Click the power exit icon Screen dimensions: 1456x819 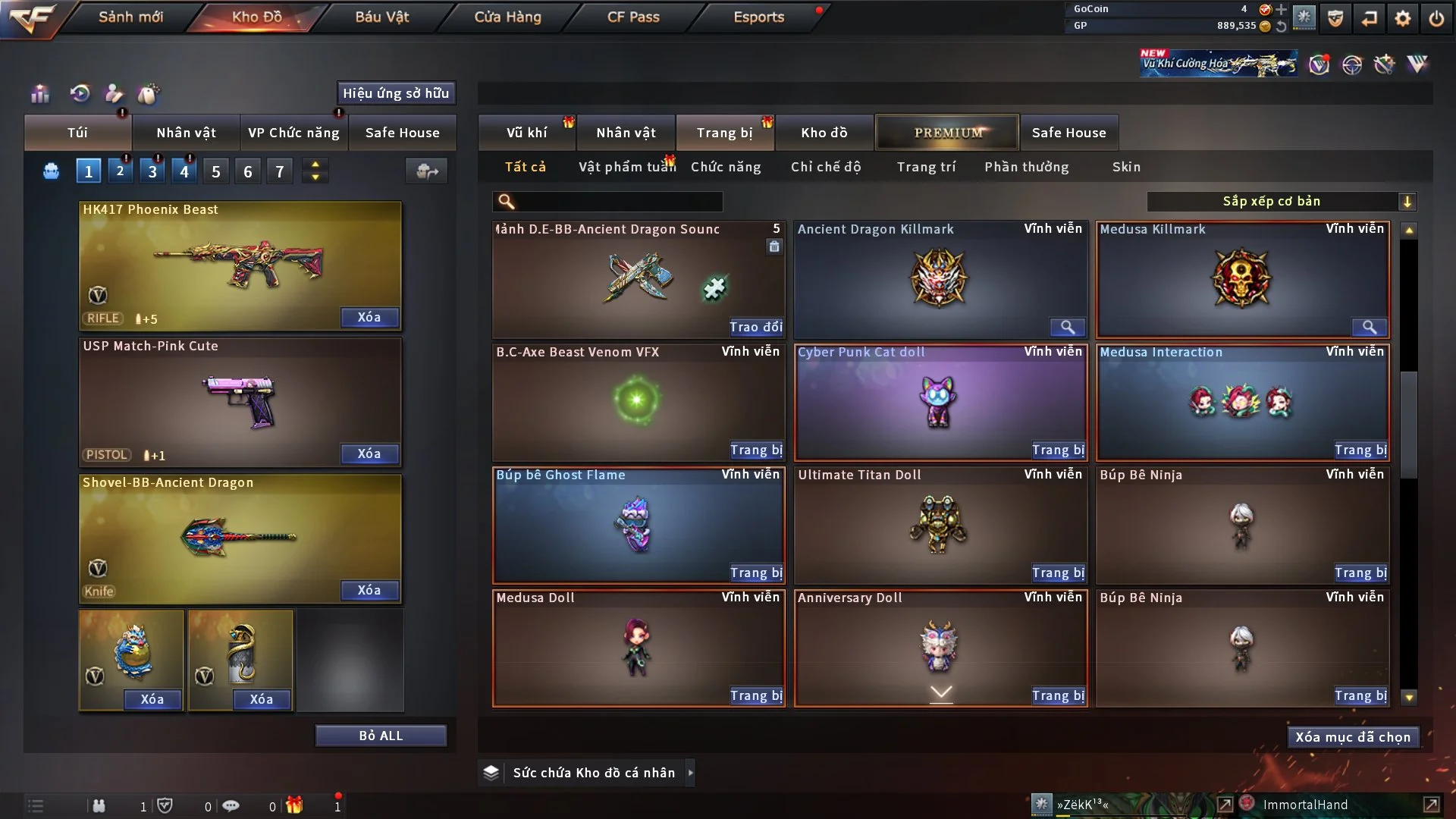(x=1436, y=18)
